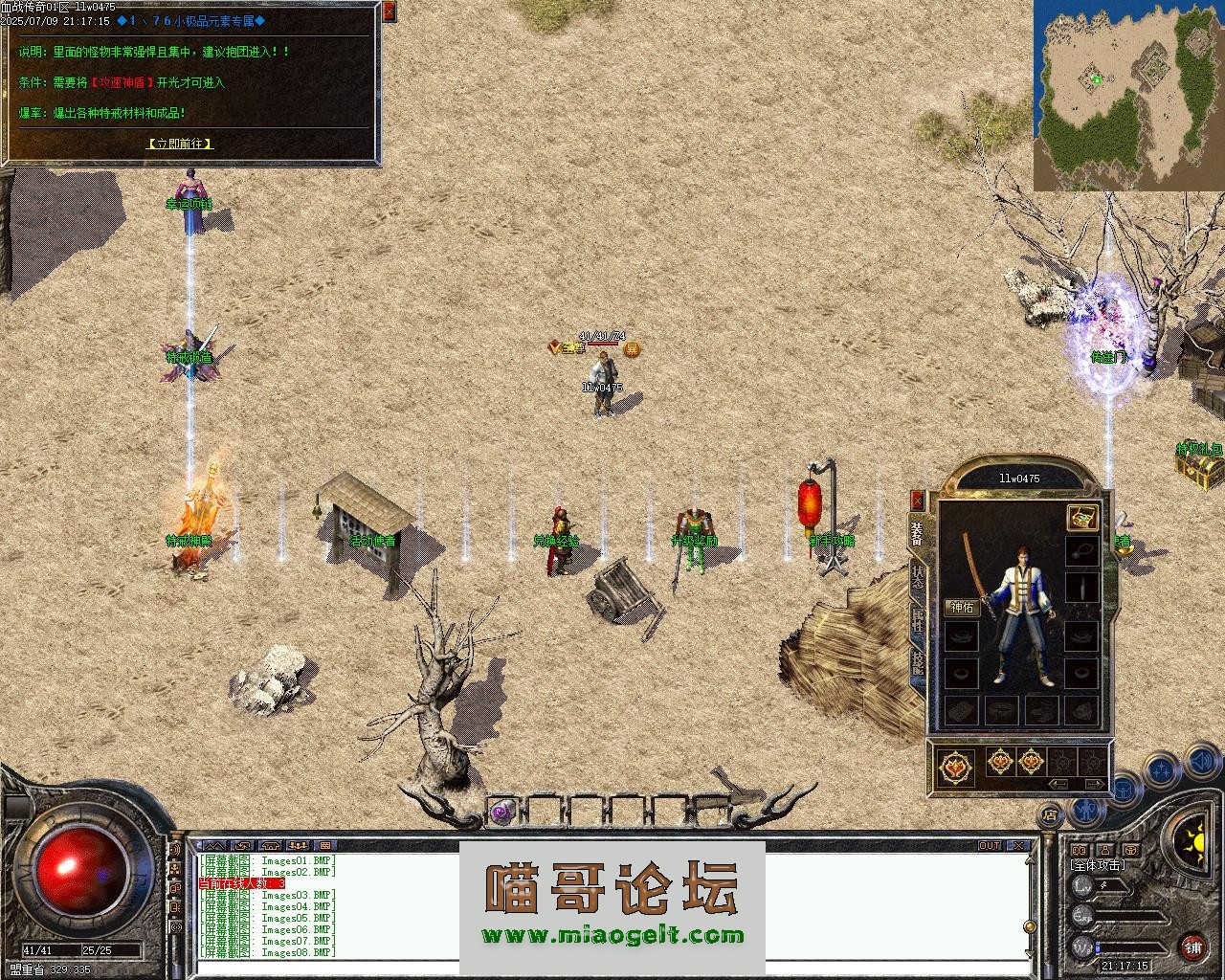Viewport: 1225px width, 980px height.
Task: Select the 装备 tab
Action: point(917,534)
